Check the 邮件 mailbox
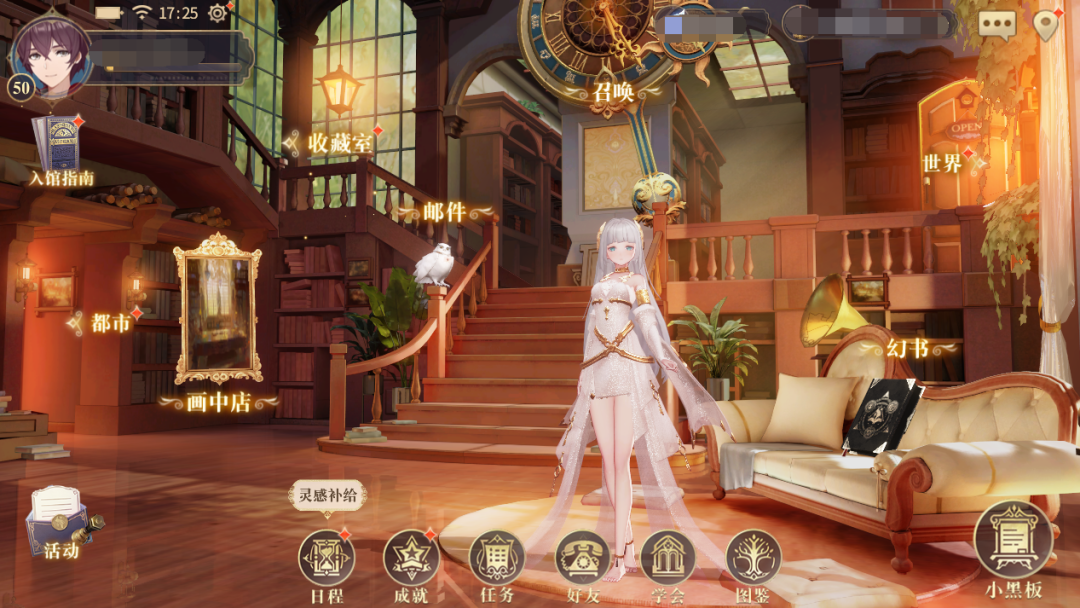 click(444, 212)
